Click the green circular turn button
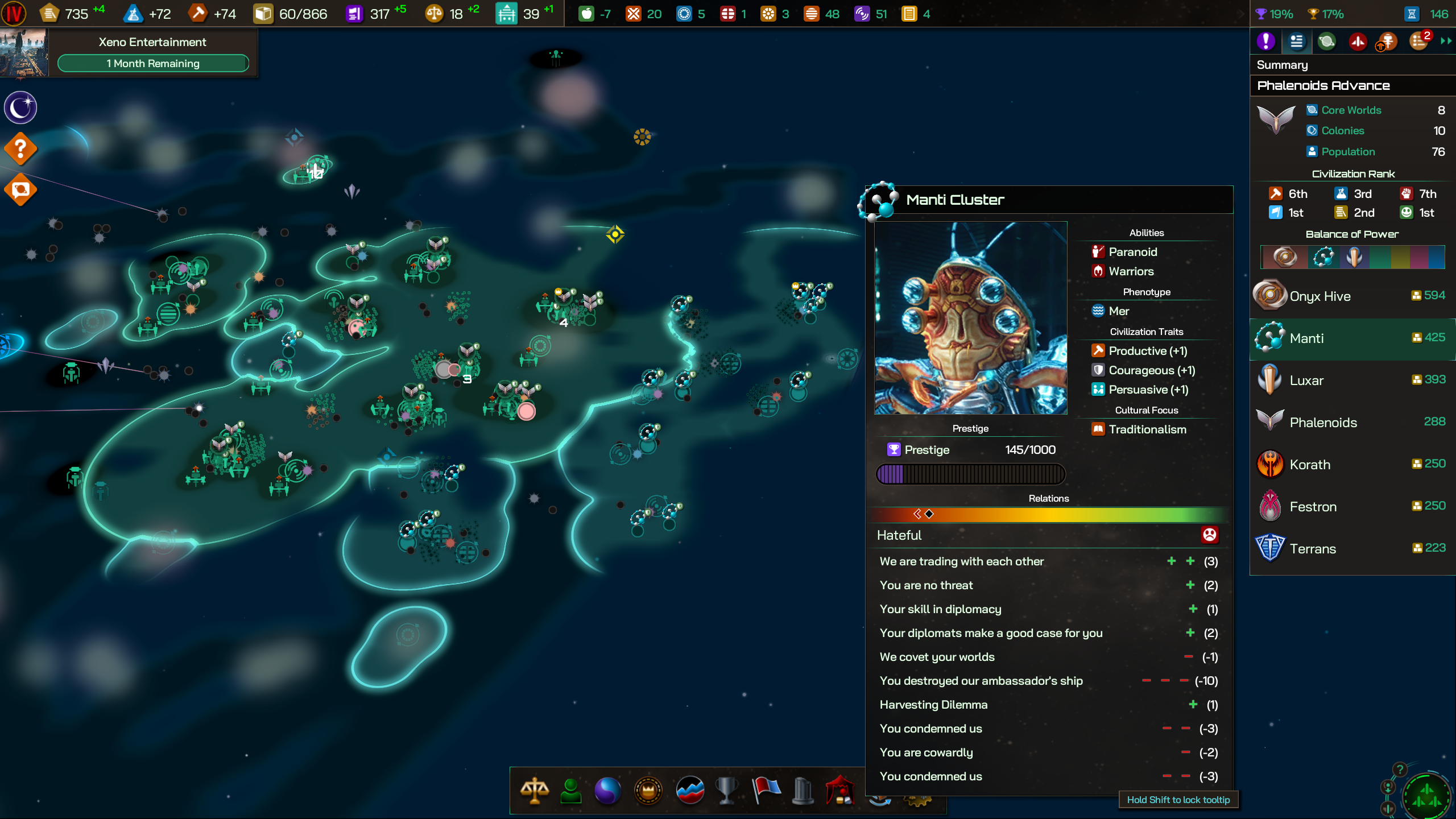This screenshot has width=1456, height=819. pos(1426,795)
